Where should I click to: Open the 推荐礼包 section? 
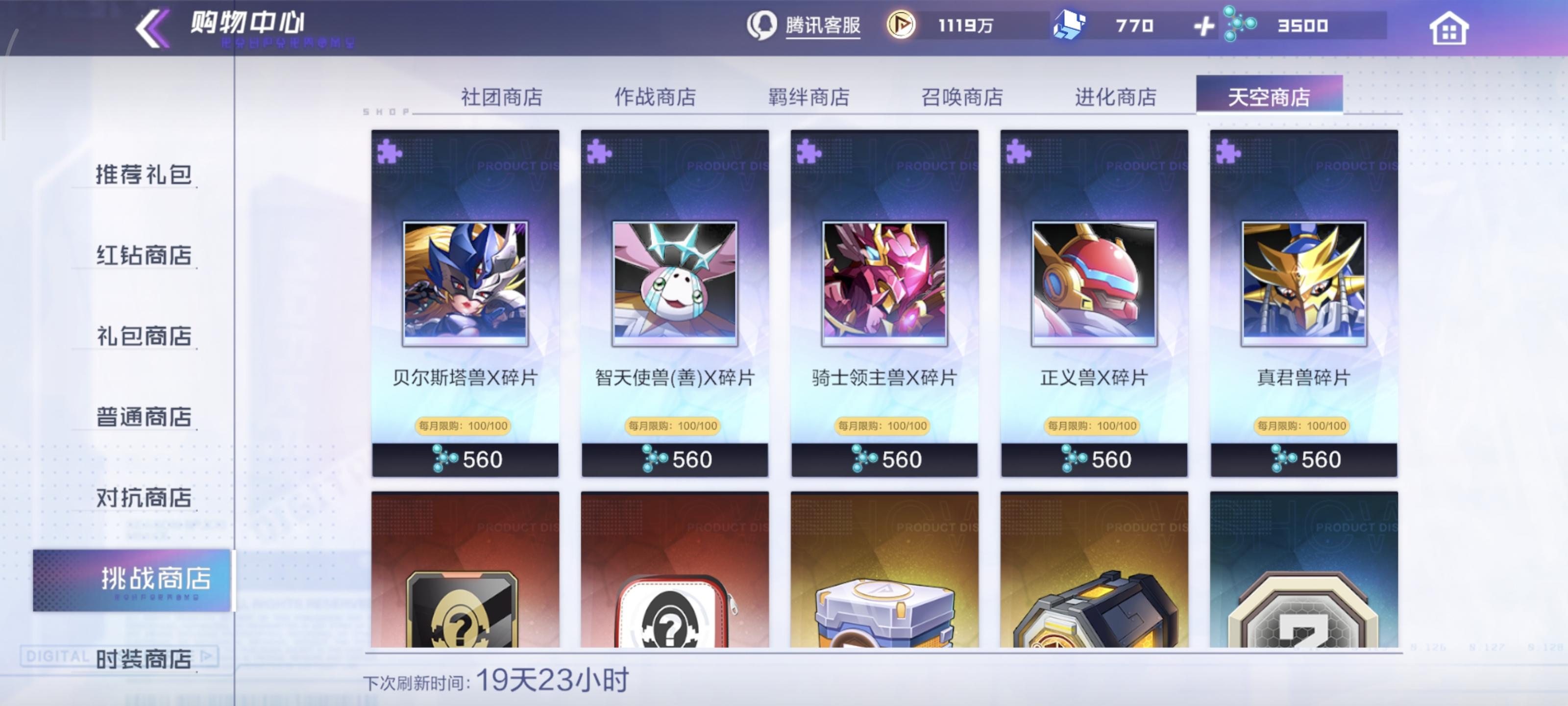(x=143, y=175)
